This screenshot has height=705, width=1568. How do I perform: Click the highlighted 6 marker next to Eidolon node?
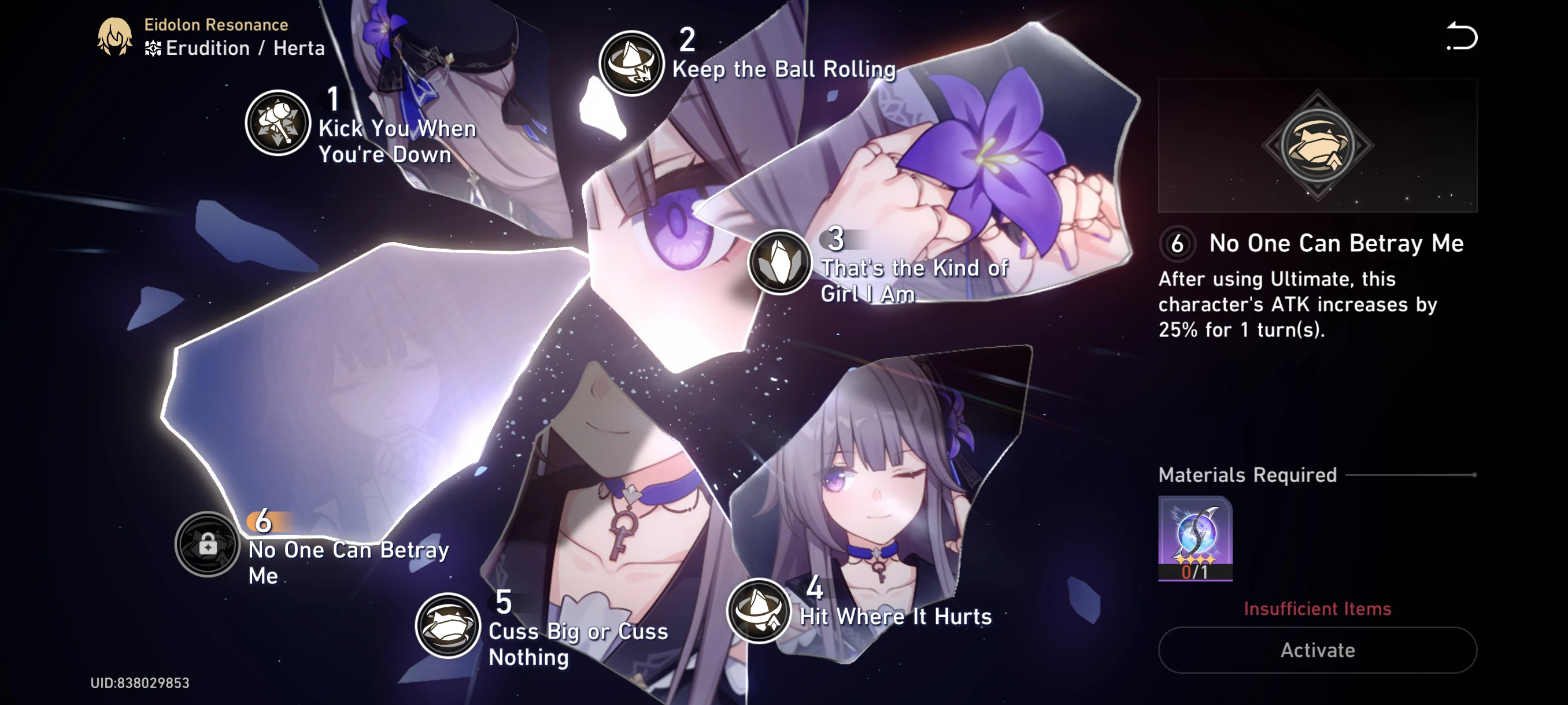(263, 520)
